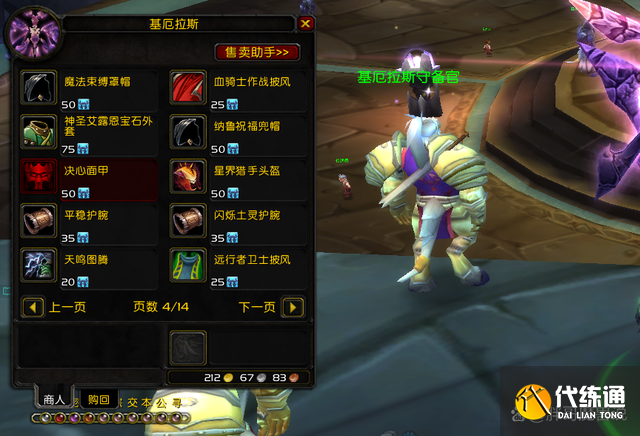Image resolution: width=640 pixels, height=436 pixels.
Task: Choose the 神圣艾露恩宝石外套 item
Action: [x=39, y=129]
